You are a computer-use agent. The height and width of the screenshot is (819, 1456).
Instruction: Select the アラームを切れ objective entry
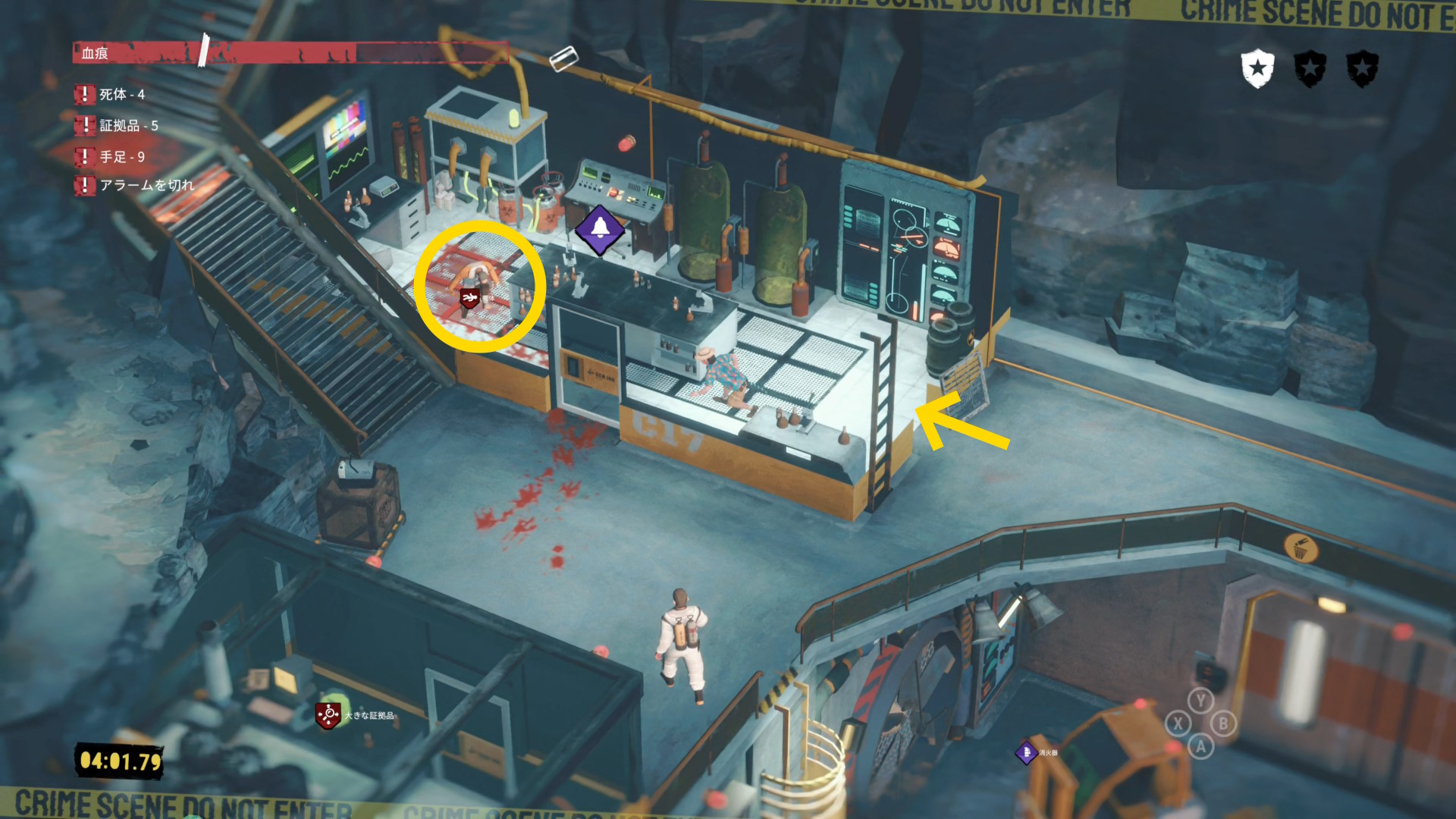[x=146, y=185]
